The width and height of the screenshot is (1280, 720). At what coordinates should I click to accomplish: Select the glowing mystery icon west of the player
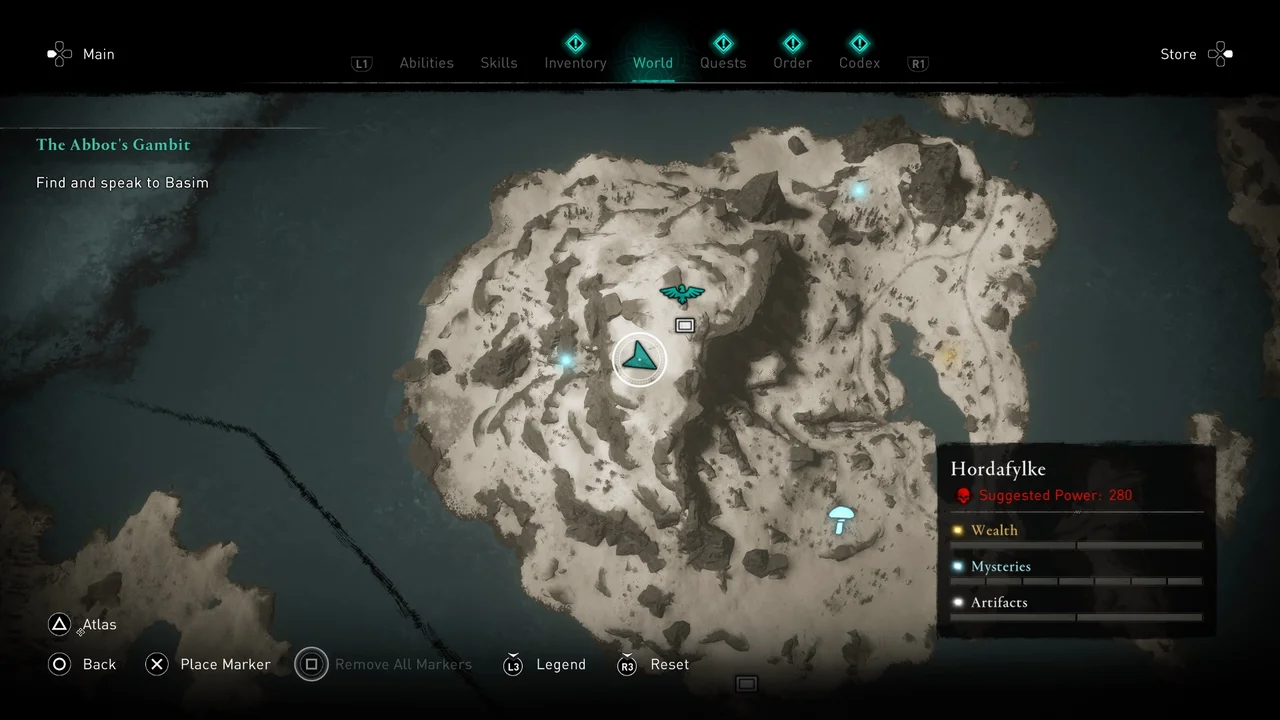pos(564,359)
